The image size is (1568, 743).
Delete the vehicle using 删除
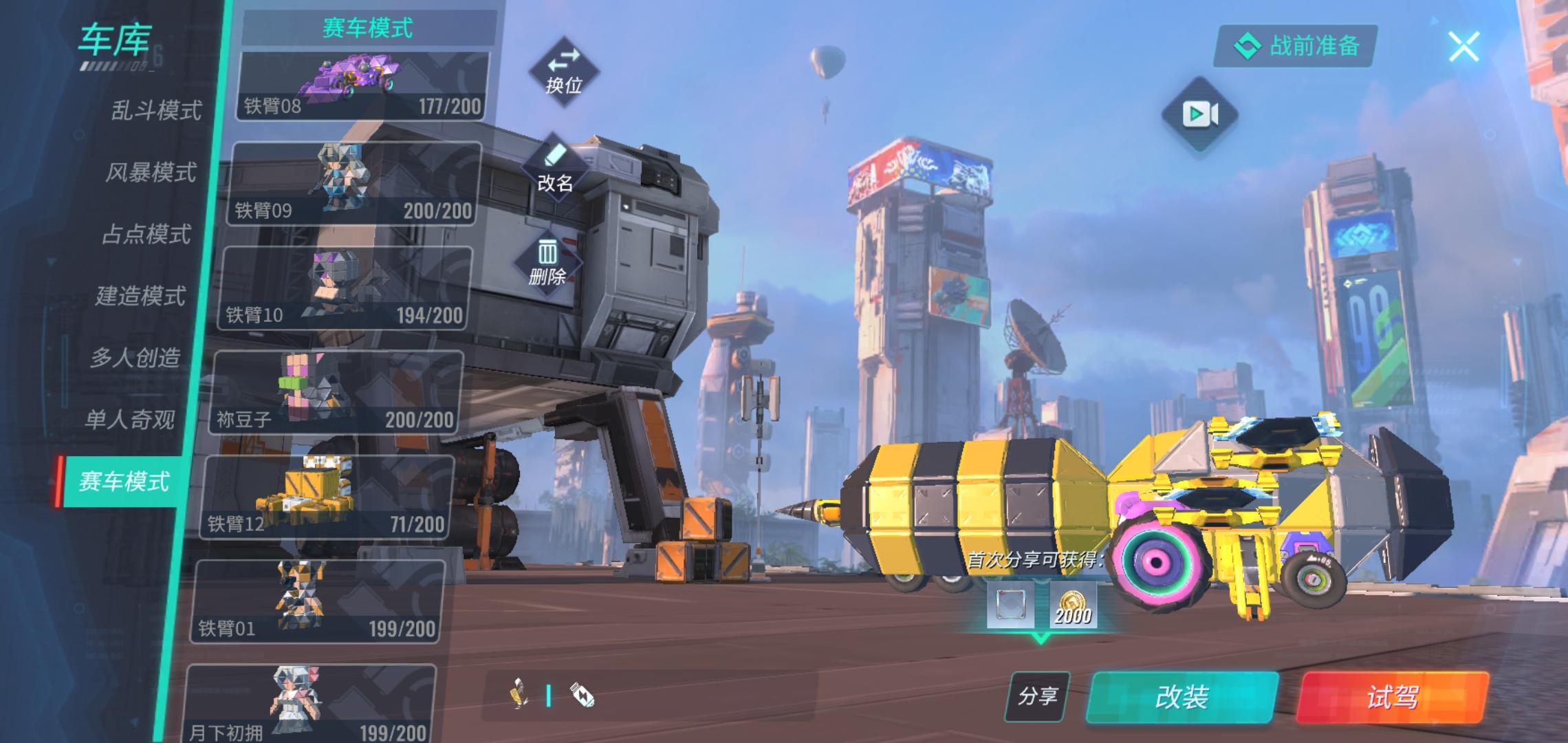click(547, 263)
